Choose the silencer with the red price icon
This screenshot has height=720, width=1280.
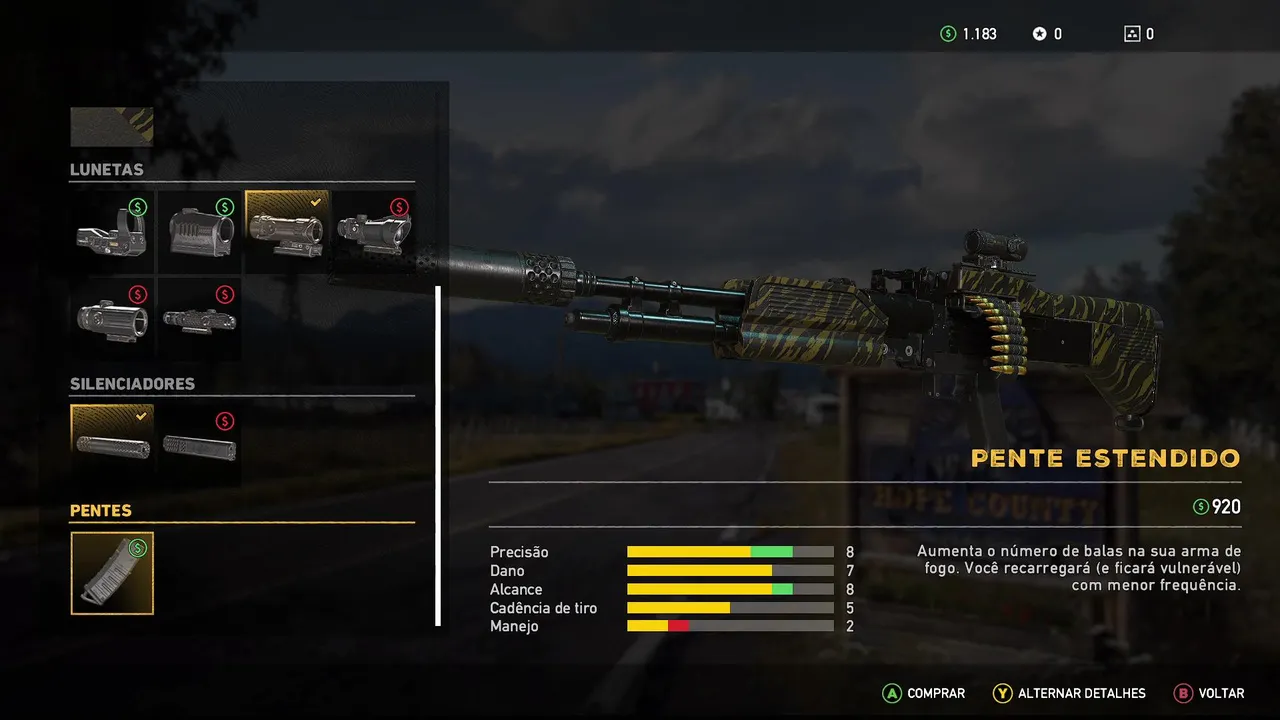click(x=199, y=444)
